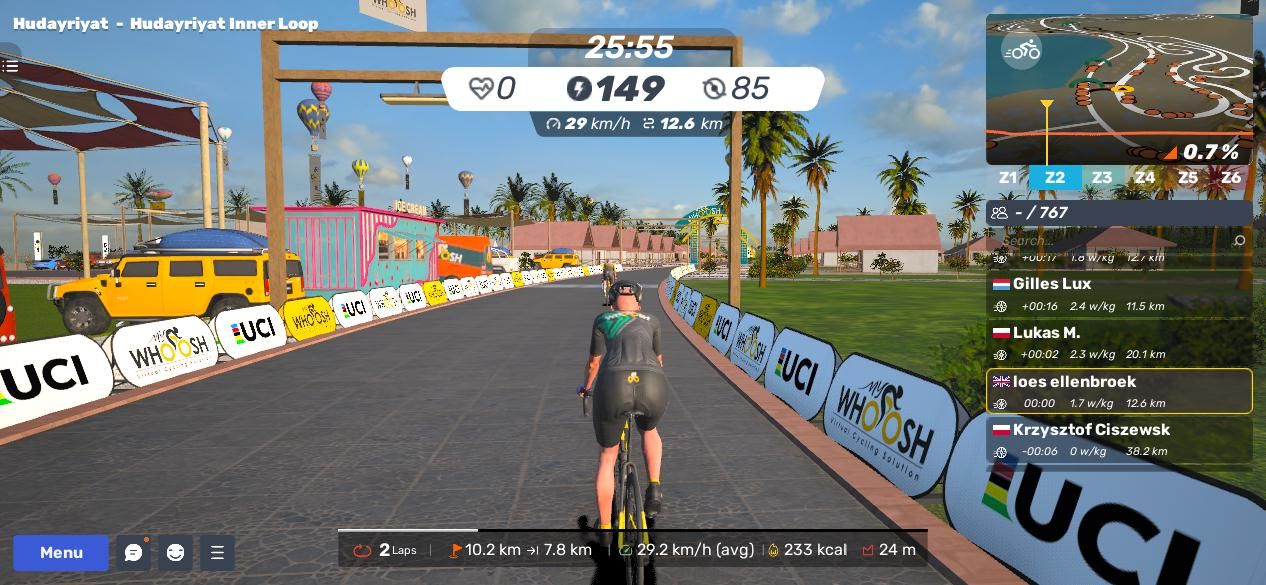Image resolution: width=1266 pixels, height=585 pixels.
Task: Select loes ellenbroek rider row
Action: tap(1119, 391)
